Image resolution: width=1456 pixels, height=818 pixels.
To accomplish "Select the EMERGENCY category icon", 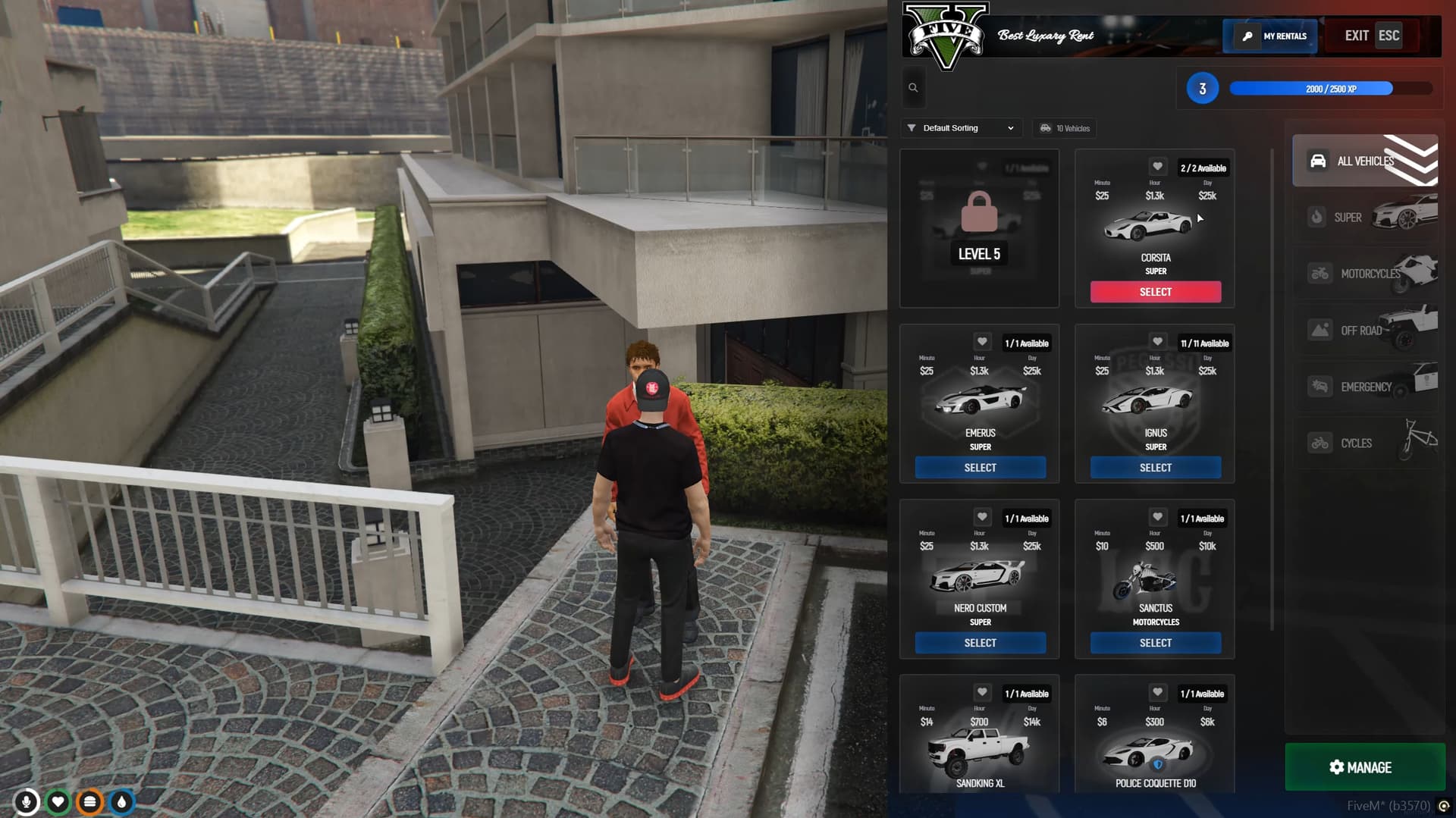I will [1319, 386].
